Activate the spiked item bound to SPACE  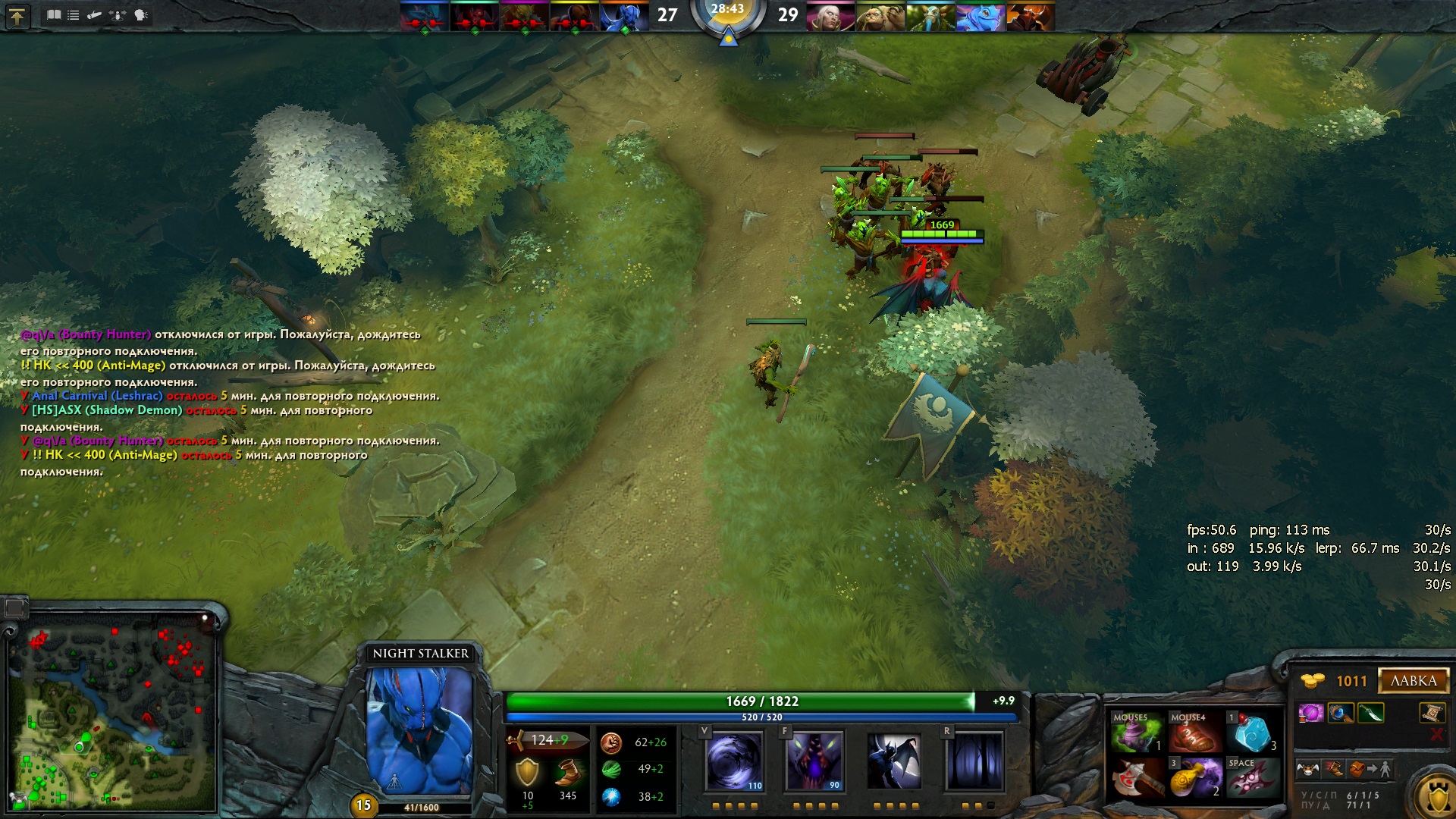(1252, 778)
